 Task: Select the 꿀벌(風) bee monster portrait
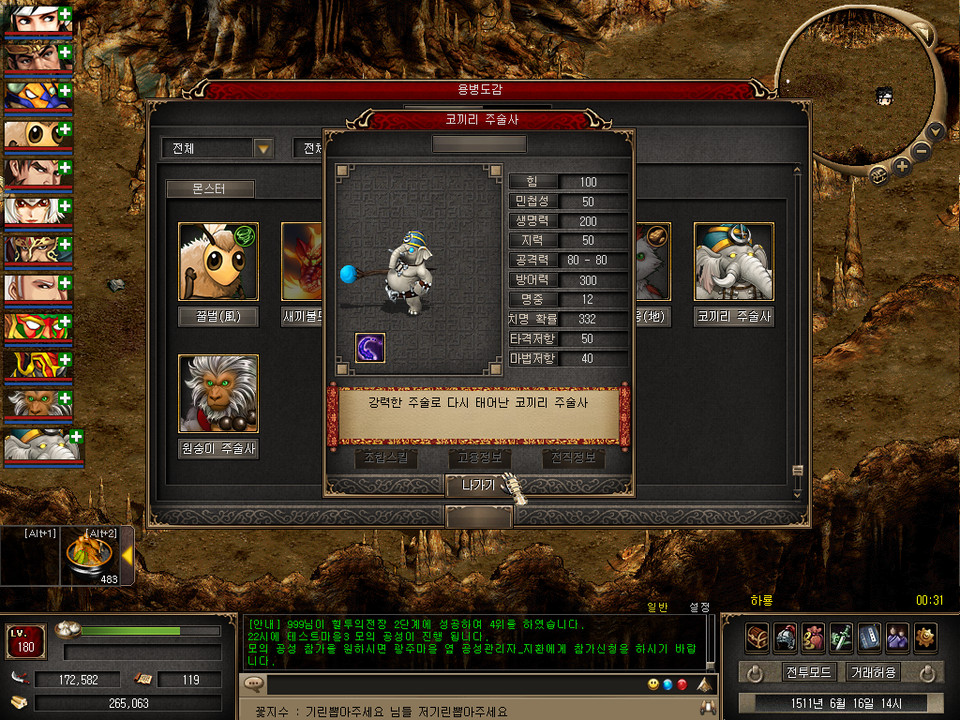coord(218,262)
